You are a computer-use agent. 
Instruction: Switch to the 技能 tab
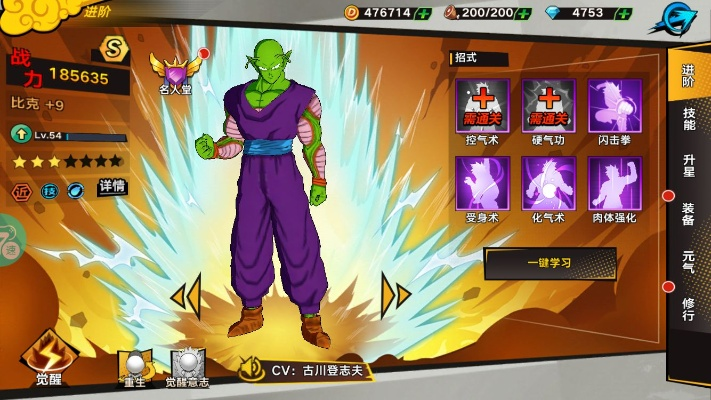click(x=689, y=120)
